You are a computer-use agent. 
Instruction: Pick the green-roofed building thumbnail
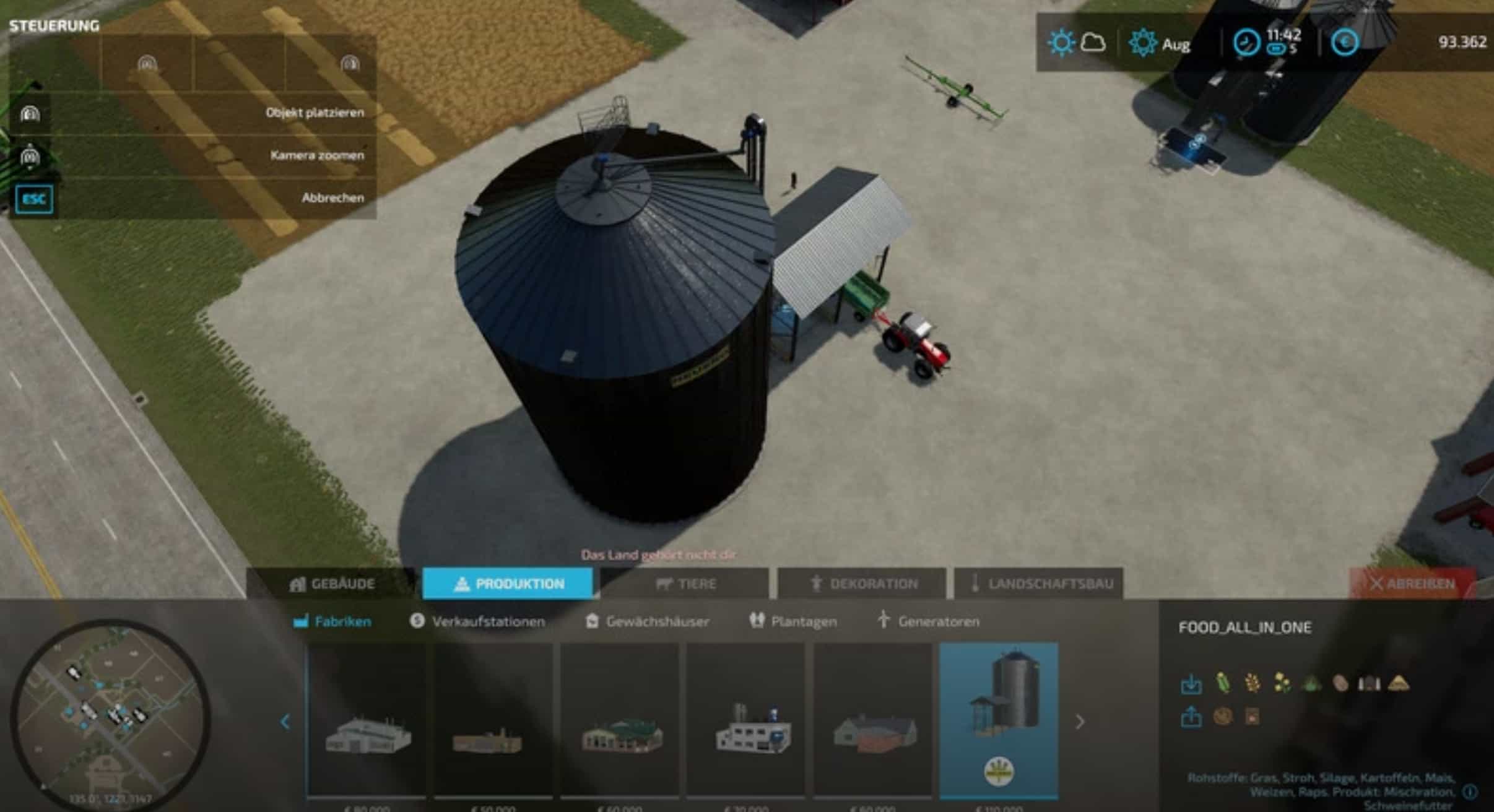tap(620, 722)
